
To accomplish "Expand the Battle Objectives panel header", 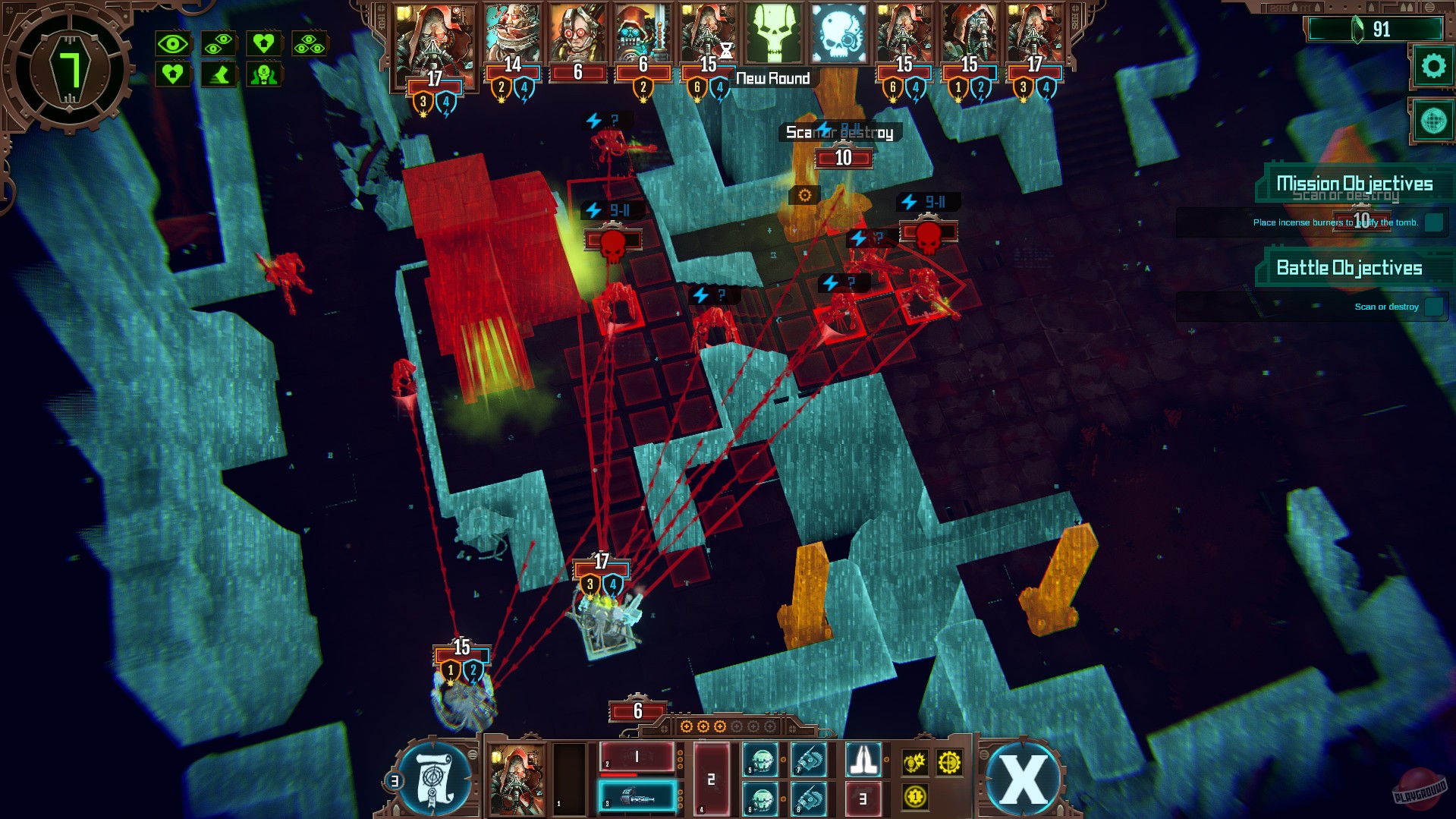I will click(x=1351, y=267).
